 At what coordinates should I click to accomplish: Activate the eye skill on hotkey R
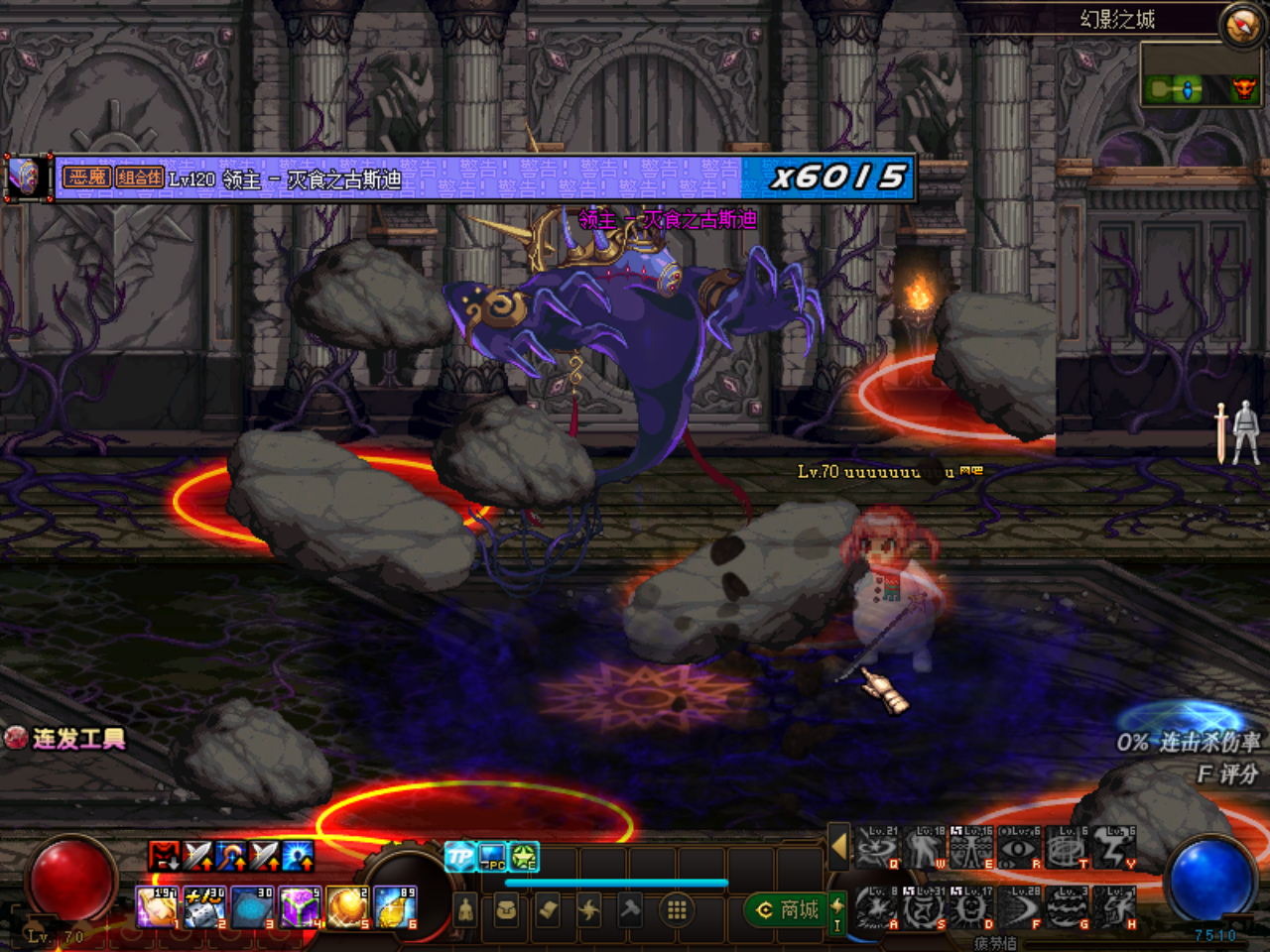1019,849
